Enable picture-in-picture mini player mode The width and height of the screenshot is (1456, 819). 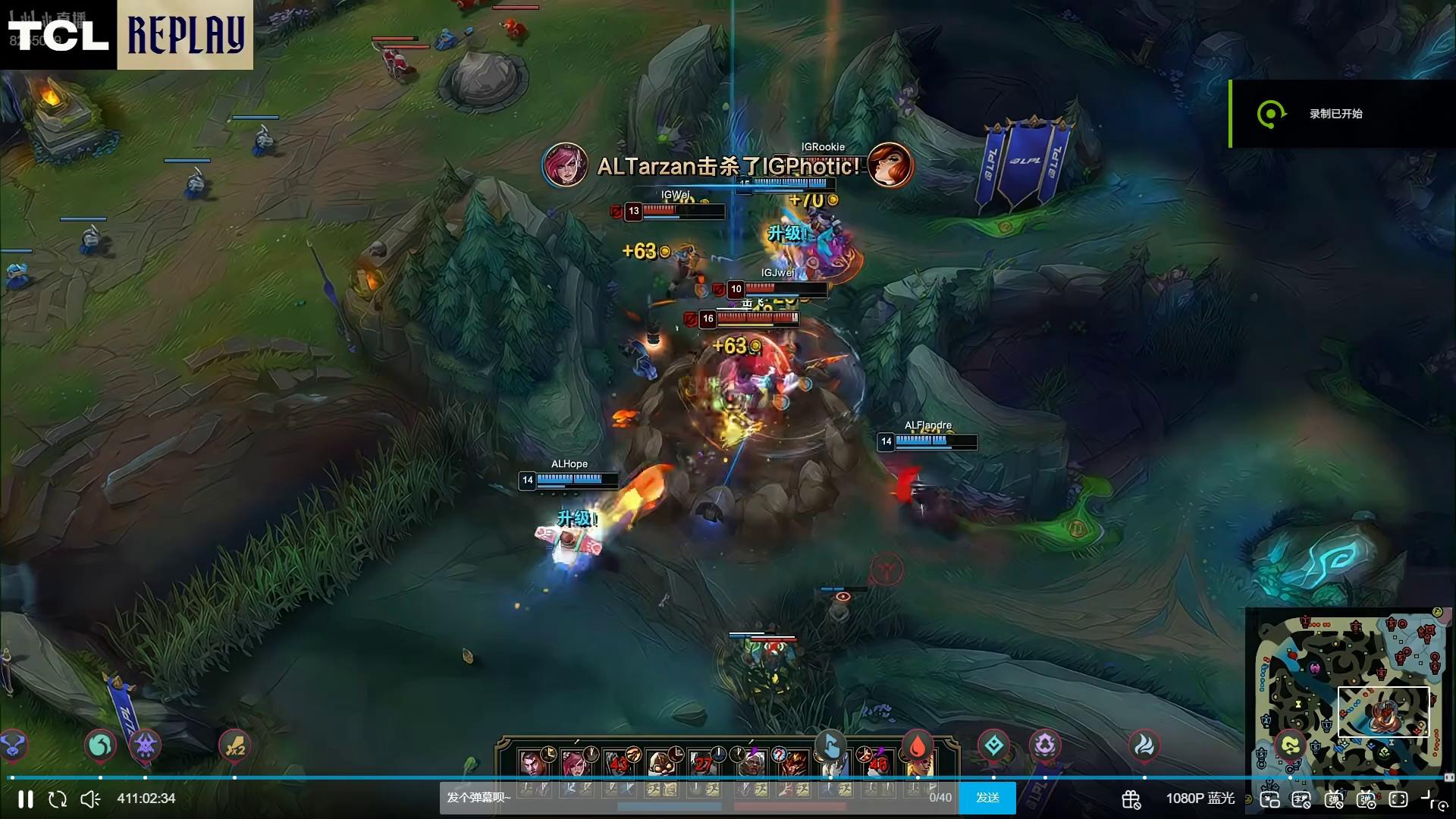click(1269, 799)
